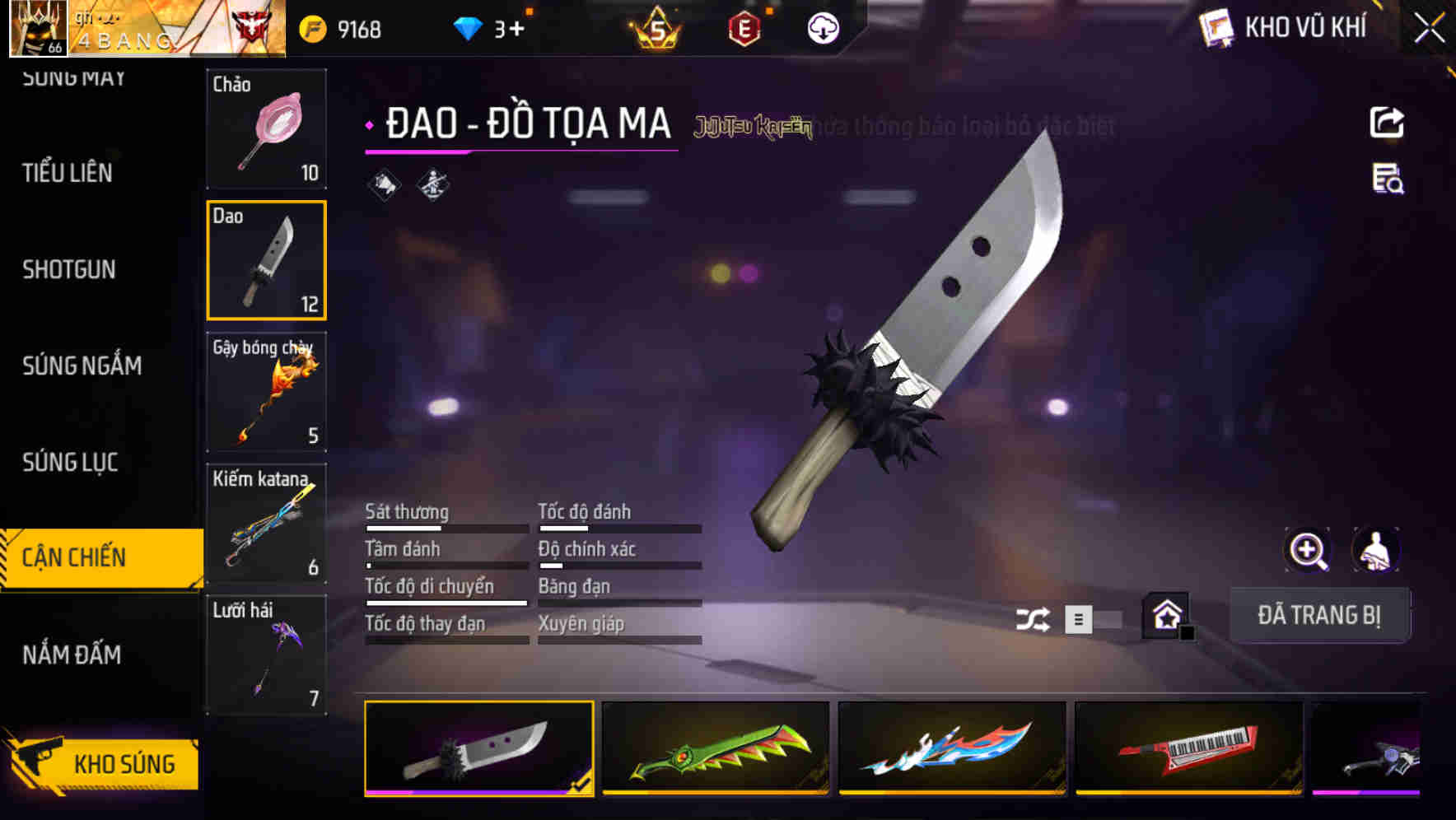The image size is (1456, 820).
Task: Open the cloud download icon in top bar
Action: [x=822, y=27]
